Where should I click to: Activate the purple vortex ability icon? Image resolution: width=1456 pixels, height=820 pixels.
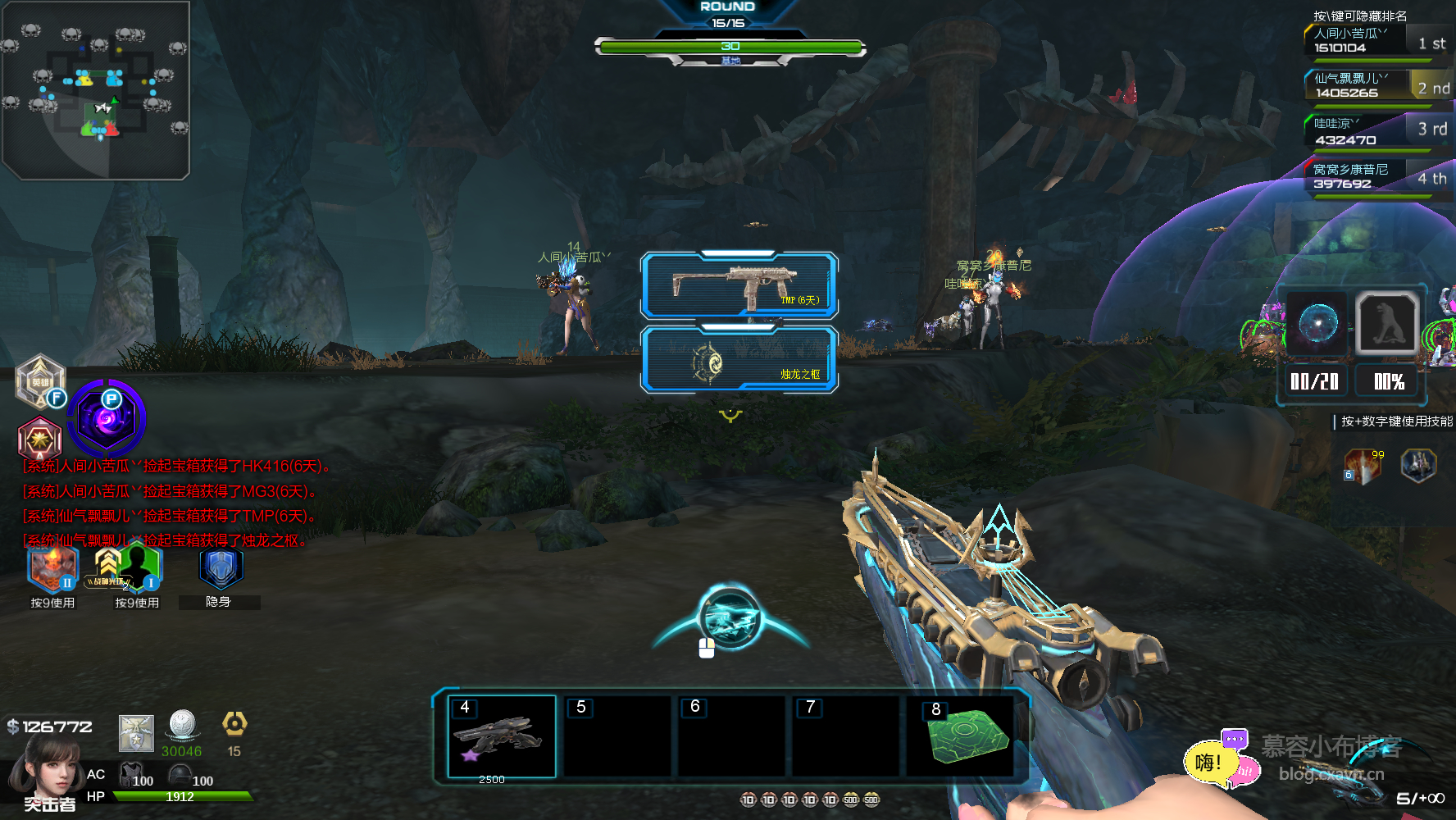107,418
